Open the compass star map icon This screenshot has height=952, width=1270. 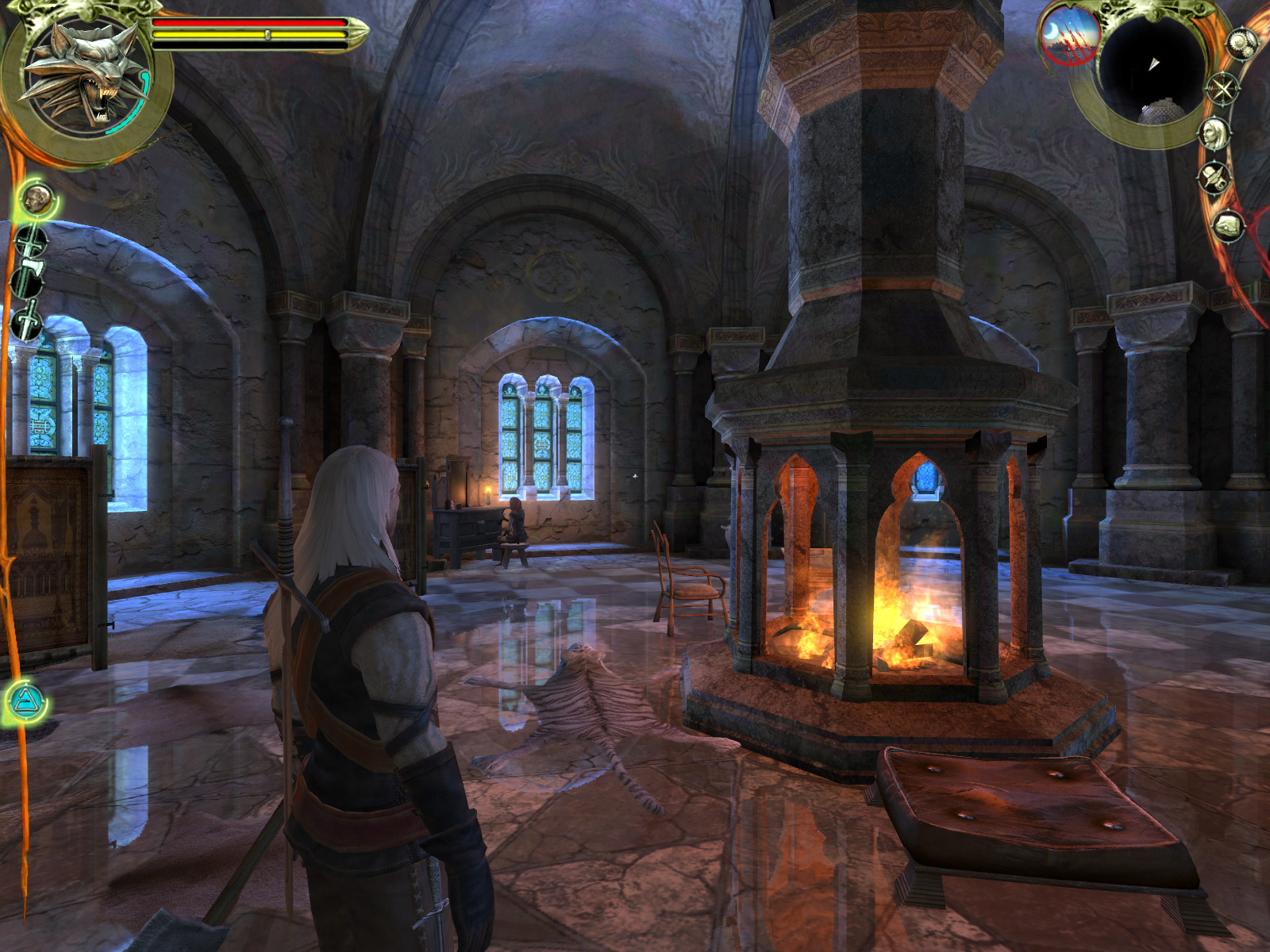[1222, 87]
